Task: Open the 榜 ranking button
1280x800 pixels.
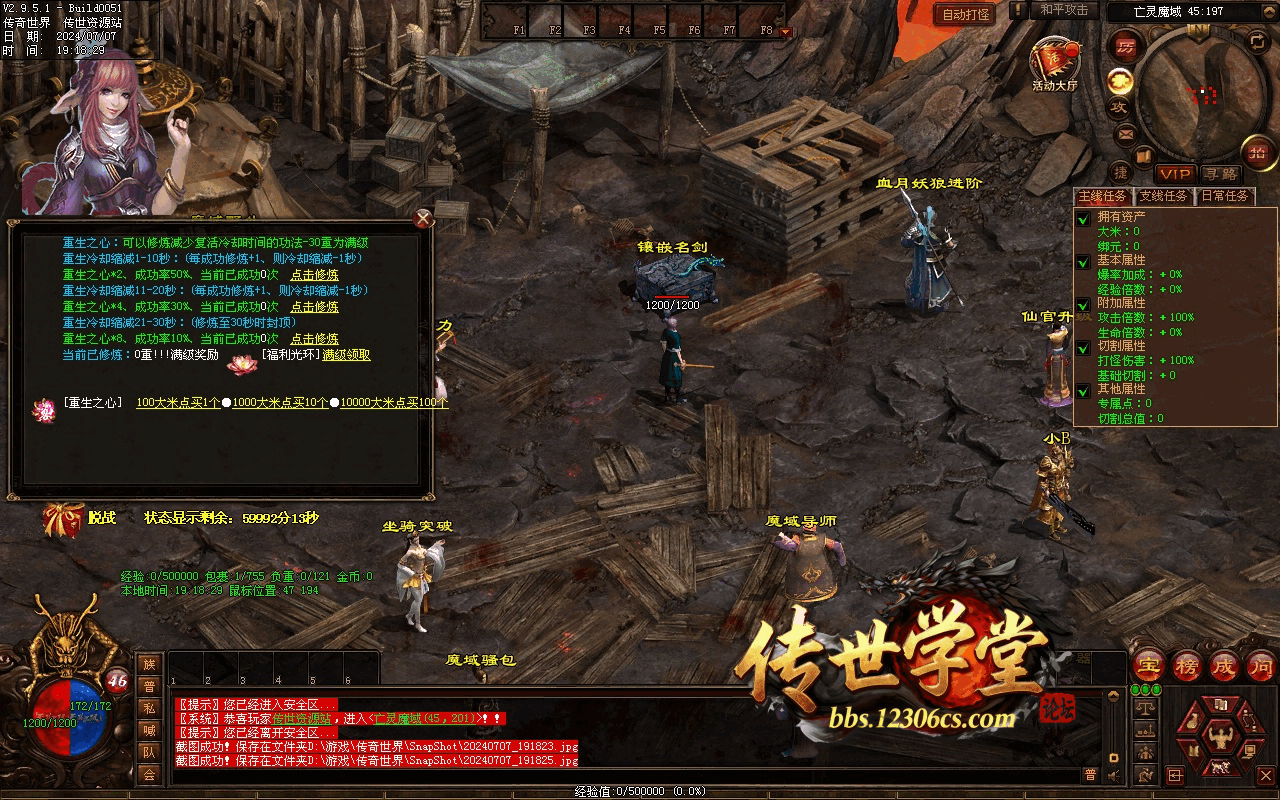Action: coord(1187,665)
